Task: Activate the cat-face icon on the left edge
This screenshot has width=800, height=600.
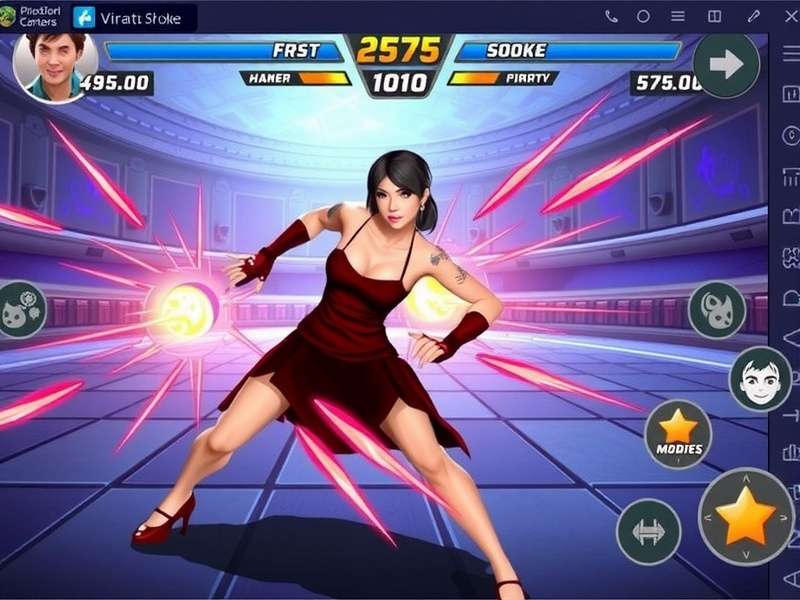Action: (x=20, y=308)
